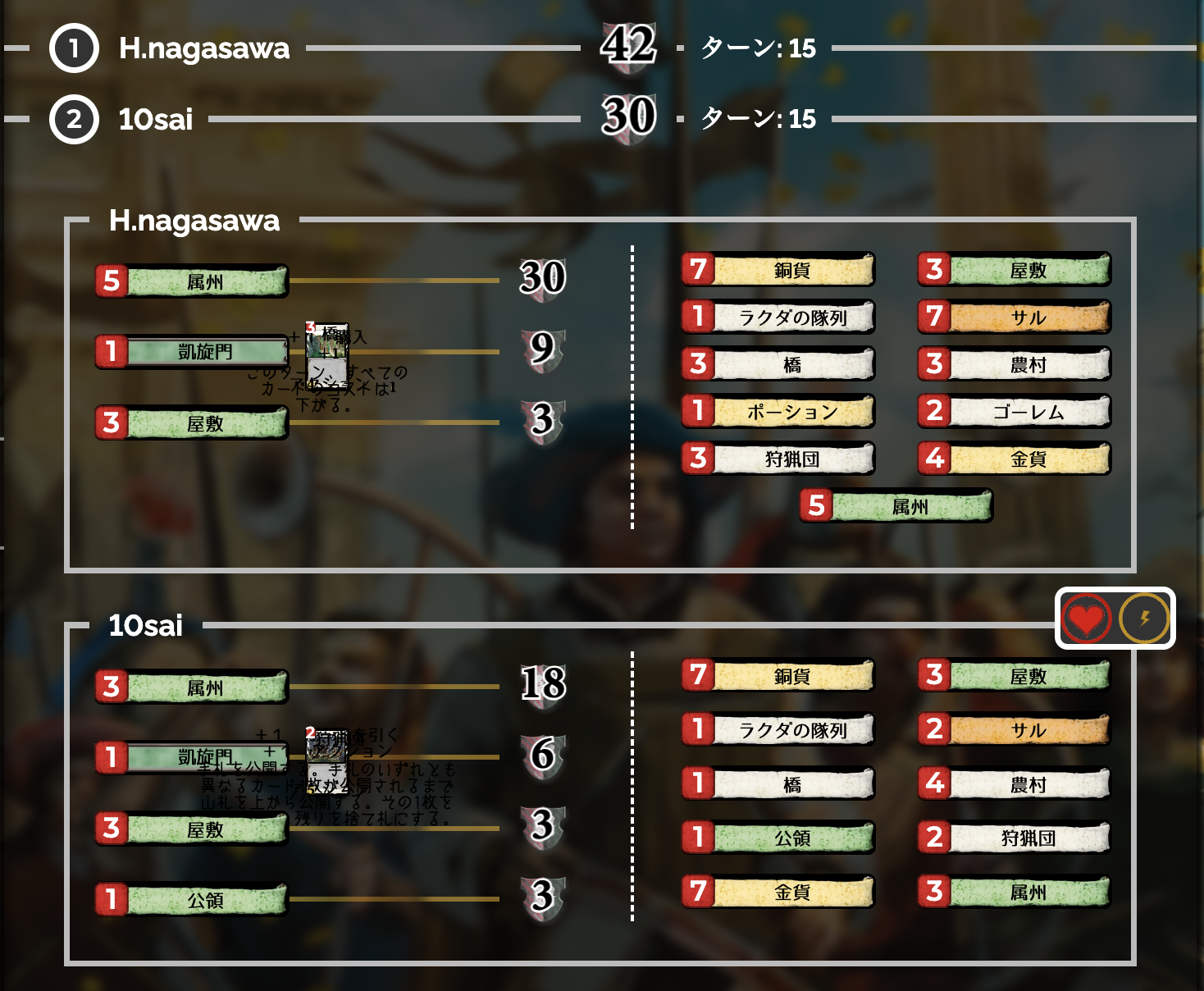This screenshot has width=1204, height=991.
Task: Toggle the red heart reaction icon
Action: 1086,619
